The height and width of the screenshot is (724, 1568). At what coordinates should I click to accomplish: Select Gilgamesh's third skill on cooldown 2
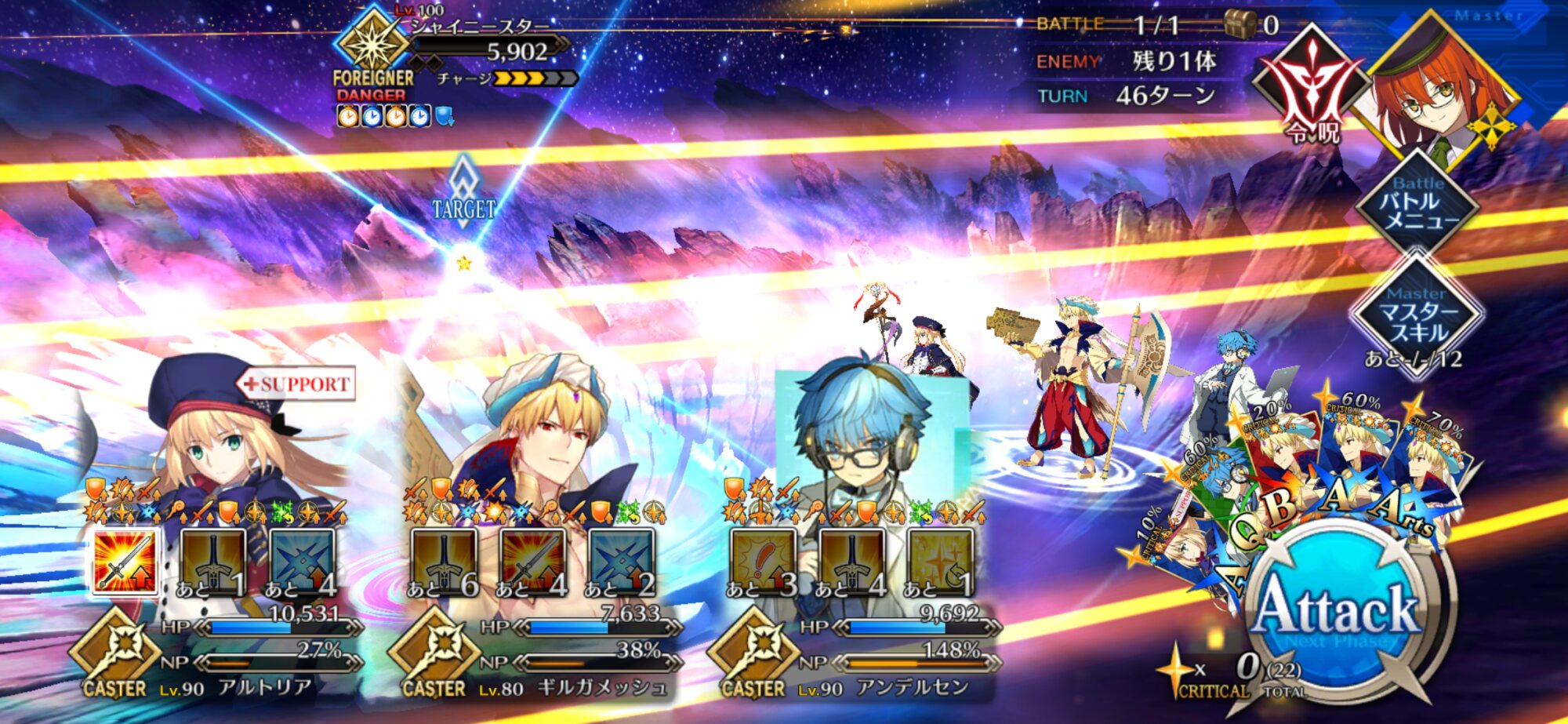coord(621,562)
